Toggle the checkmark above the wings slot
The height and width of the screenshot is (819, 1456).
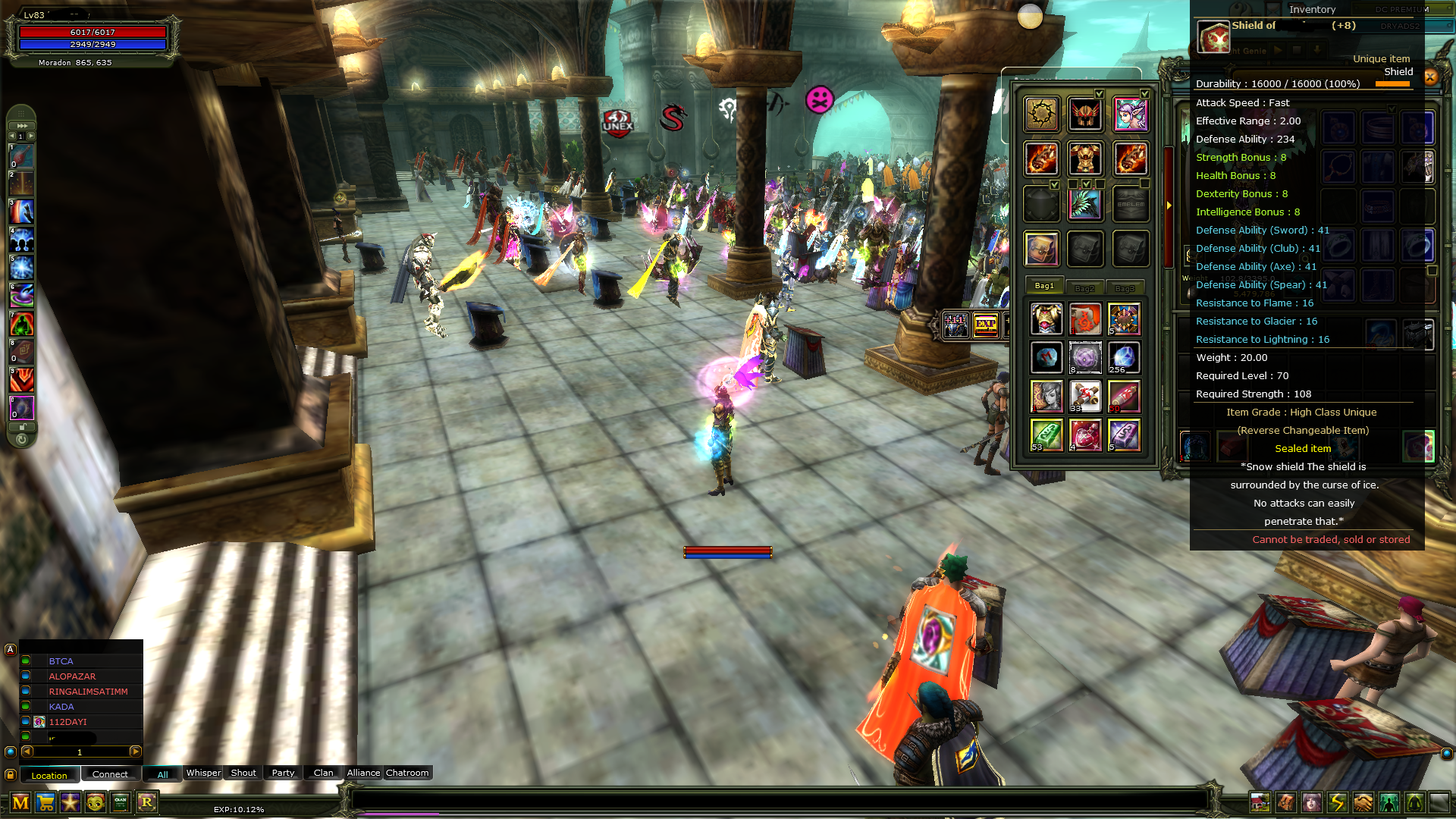coord(1086,183)
